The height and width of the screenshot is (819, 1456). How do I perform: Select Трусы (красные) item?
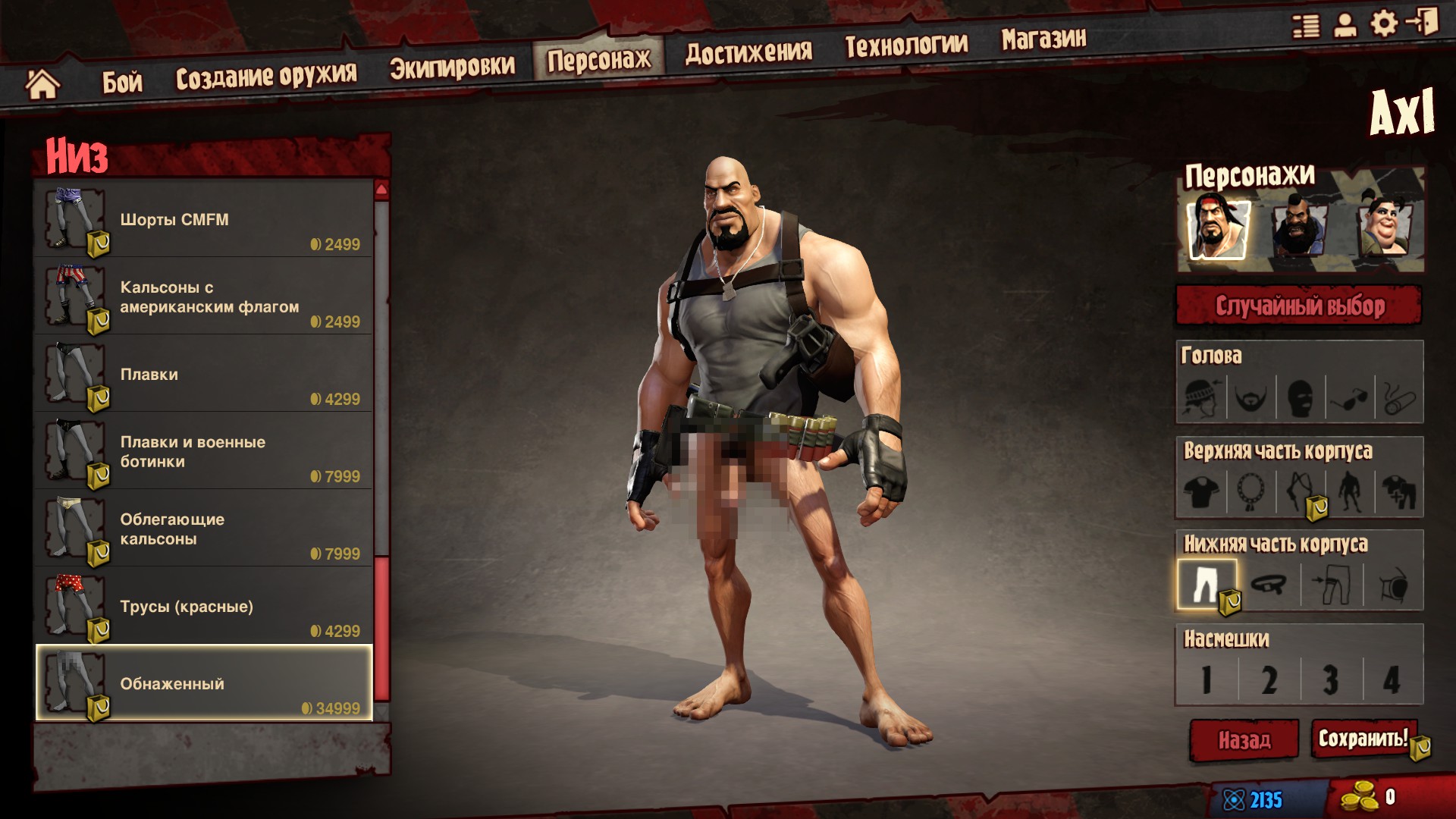point(203,607)
